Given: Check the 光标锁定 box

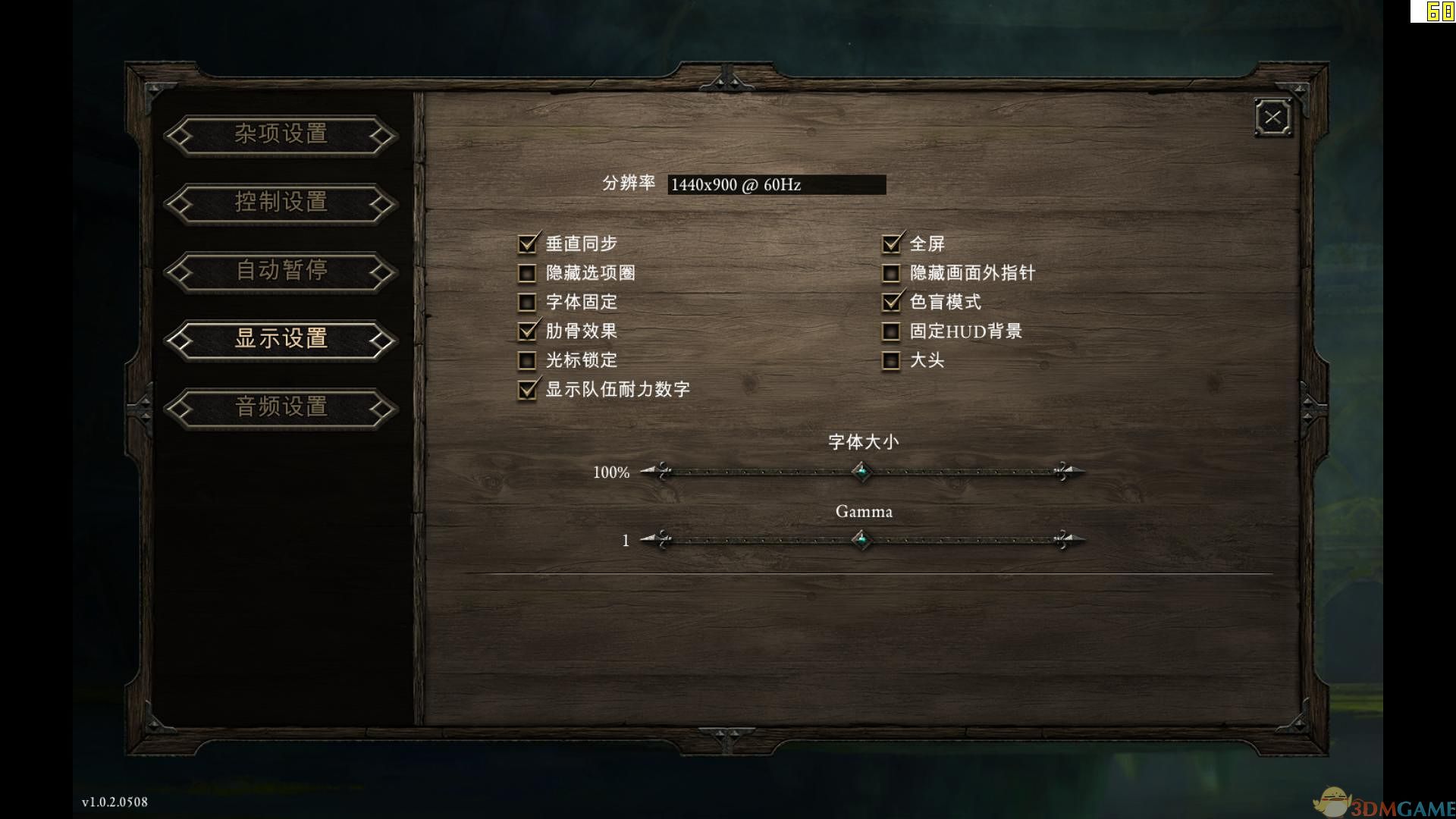Looking at the screenshot, I should coord(527,360).
